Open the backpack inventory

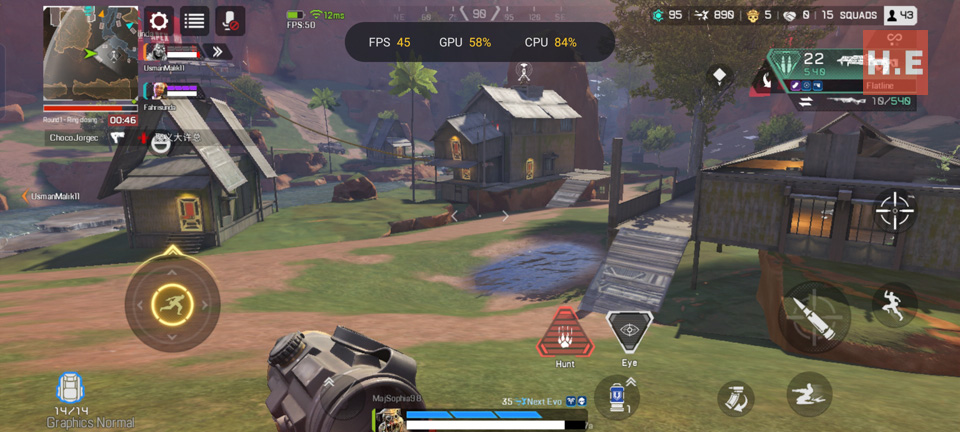(x=69, y=391)
